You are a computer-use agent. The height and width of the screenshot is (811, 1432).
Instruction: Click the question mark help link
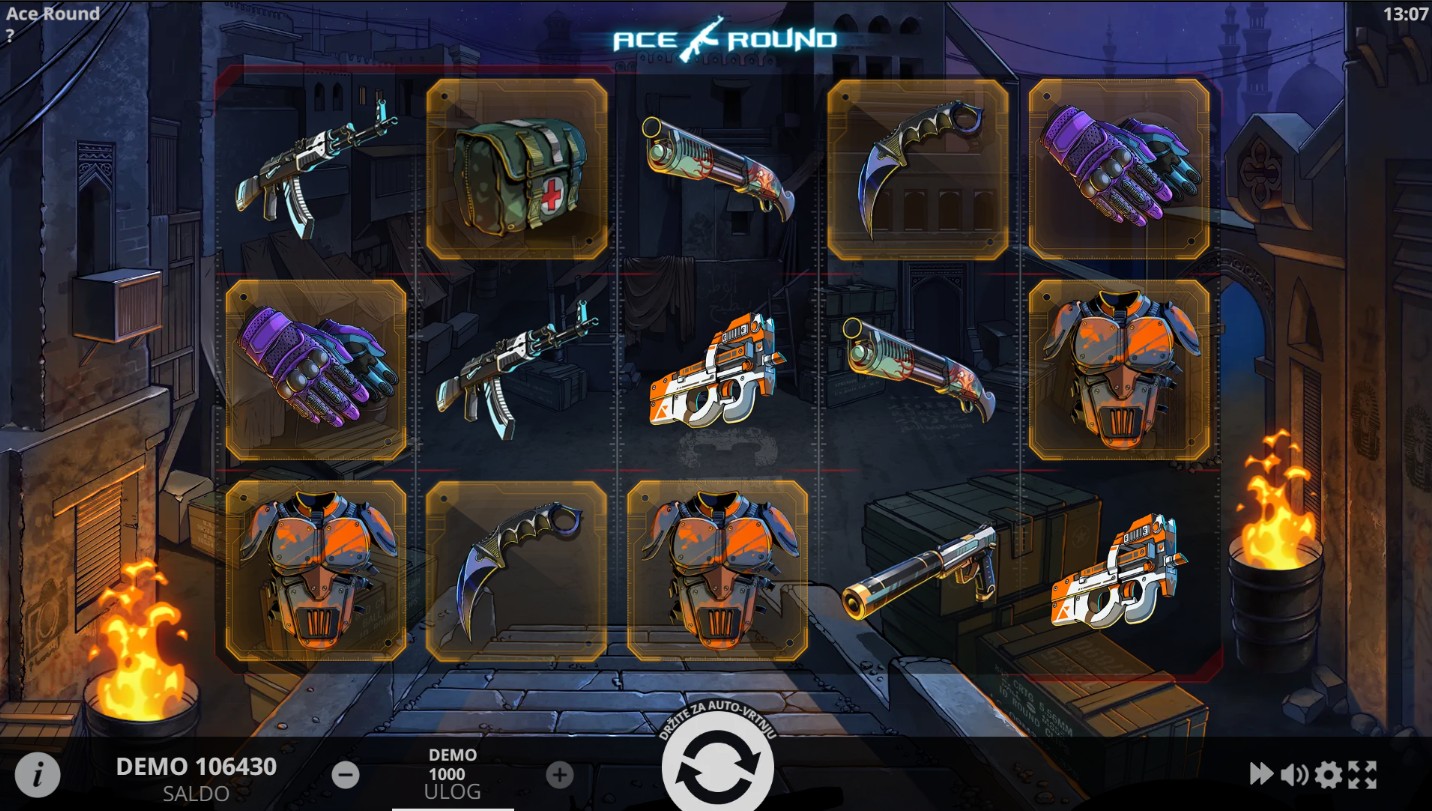click(10, 35)
